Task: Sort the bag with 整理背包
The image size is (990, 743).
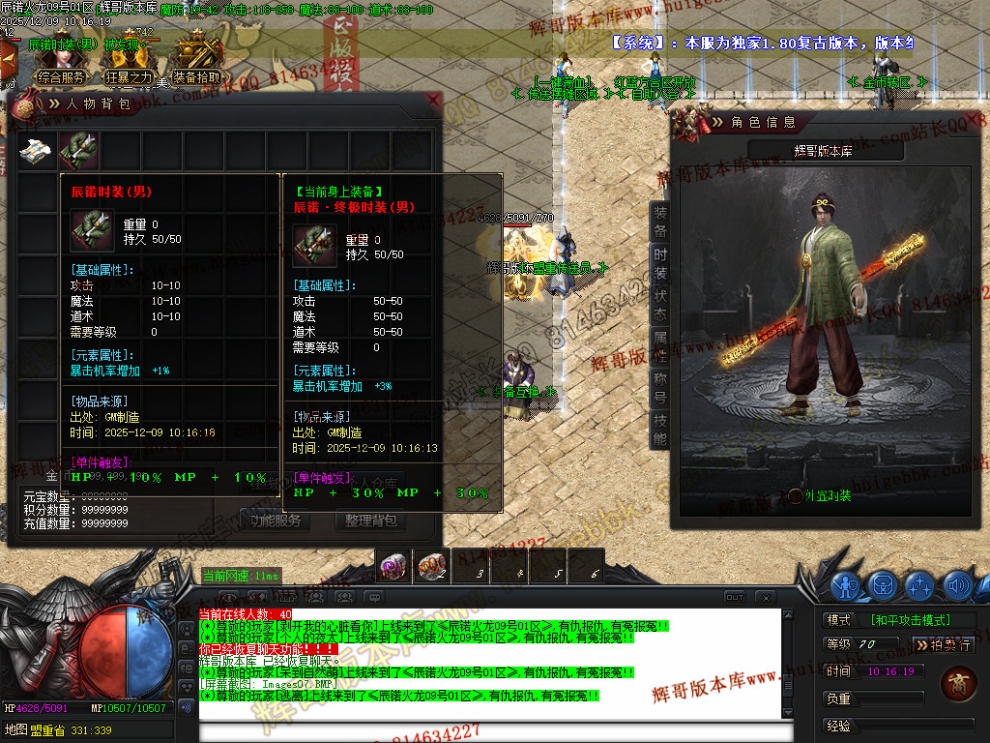Action: [370, 520]
